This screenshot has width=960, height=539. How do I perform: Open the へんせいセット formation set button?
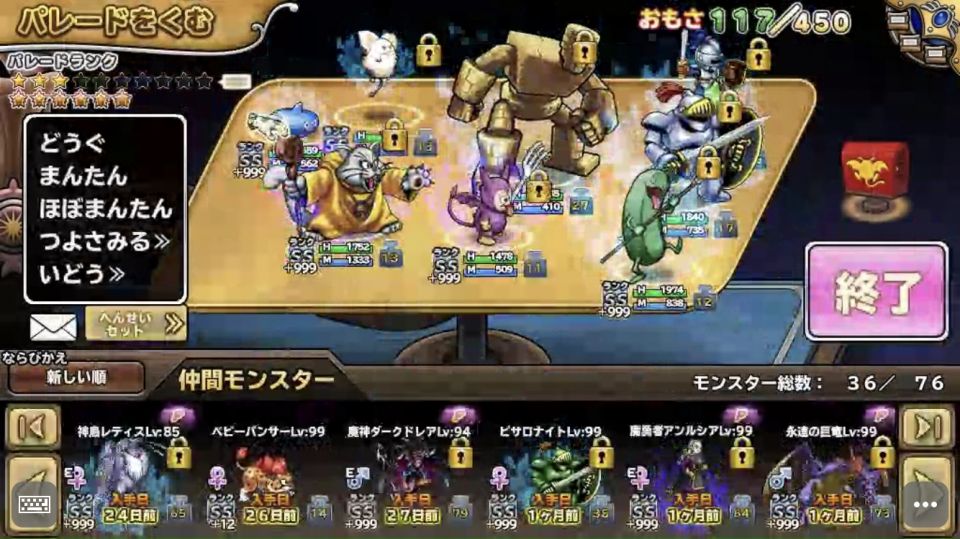136,323
